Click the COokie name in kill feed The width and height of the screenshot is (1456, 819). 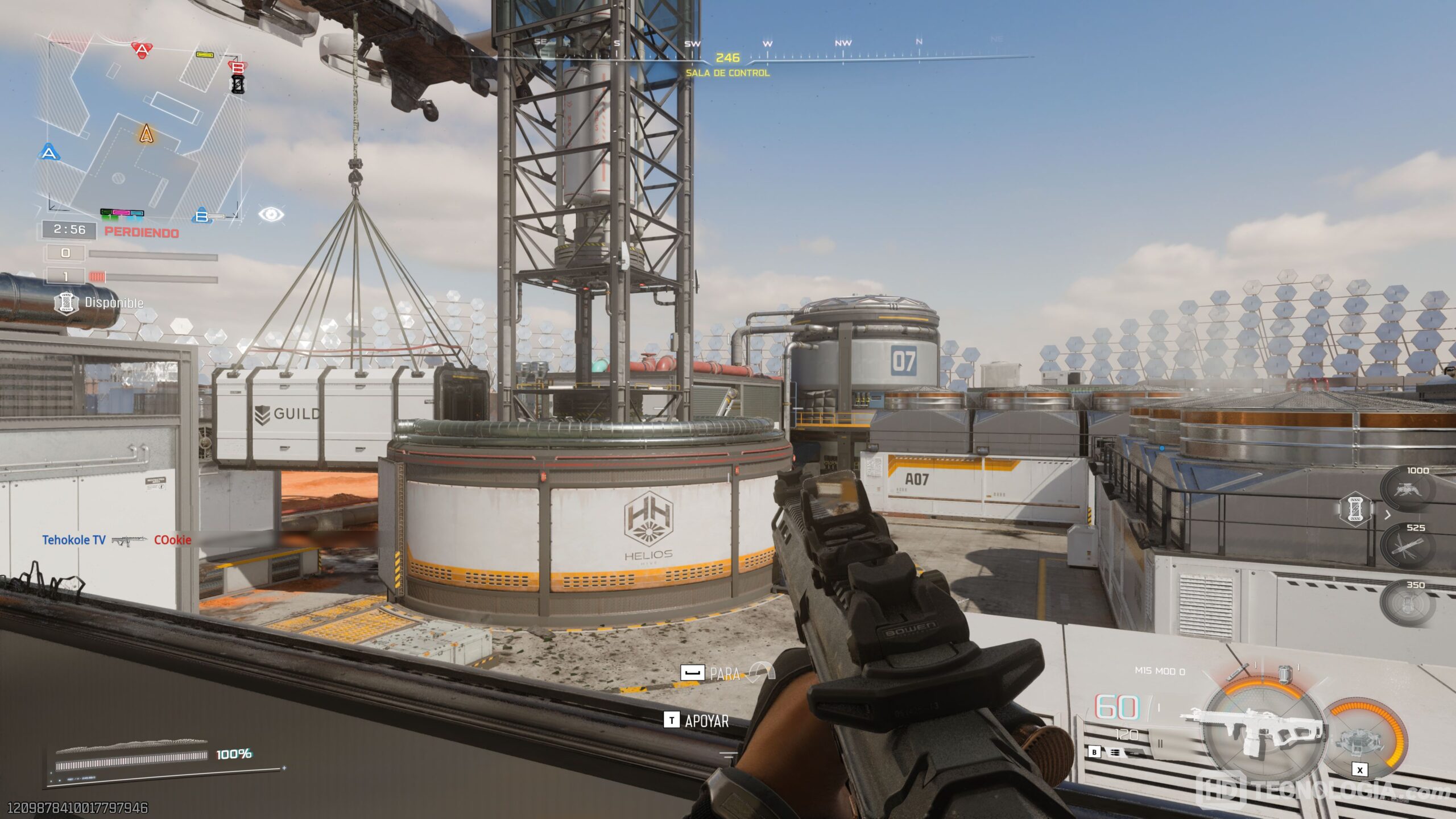click(172, 540)
